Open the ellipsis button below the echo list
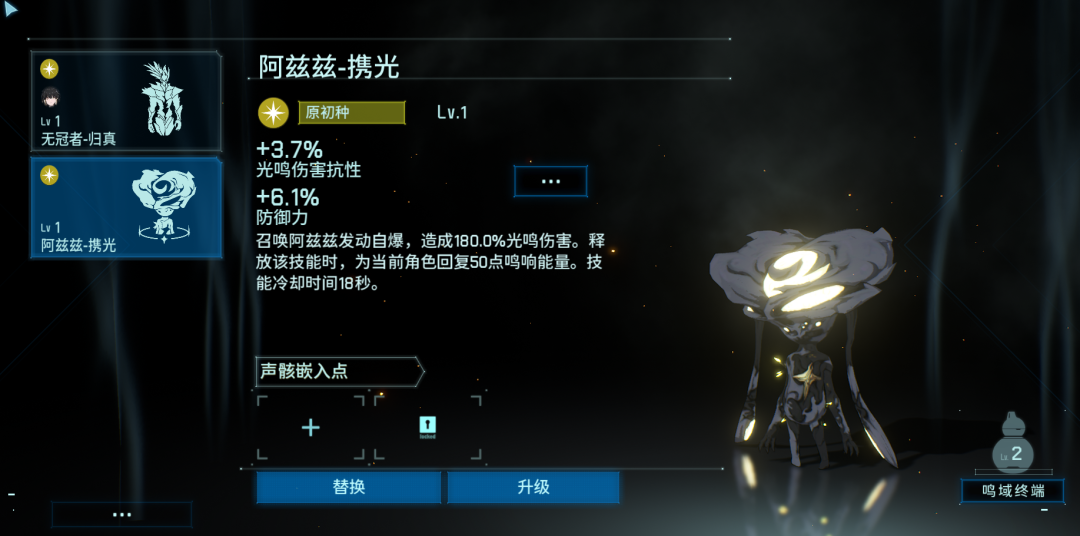 [x=122, y=514]
